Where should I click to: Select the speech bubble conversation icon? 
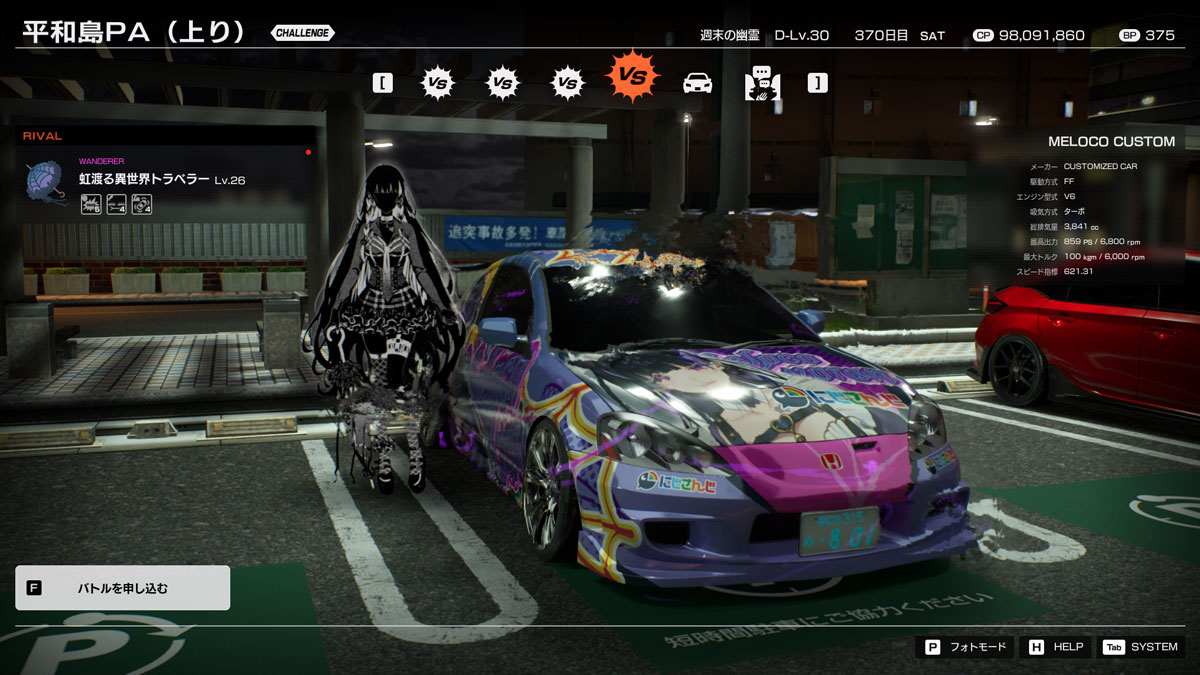click(762, 83)
